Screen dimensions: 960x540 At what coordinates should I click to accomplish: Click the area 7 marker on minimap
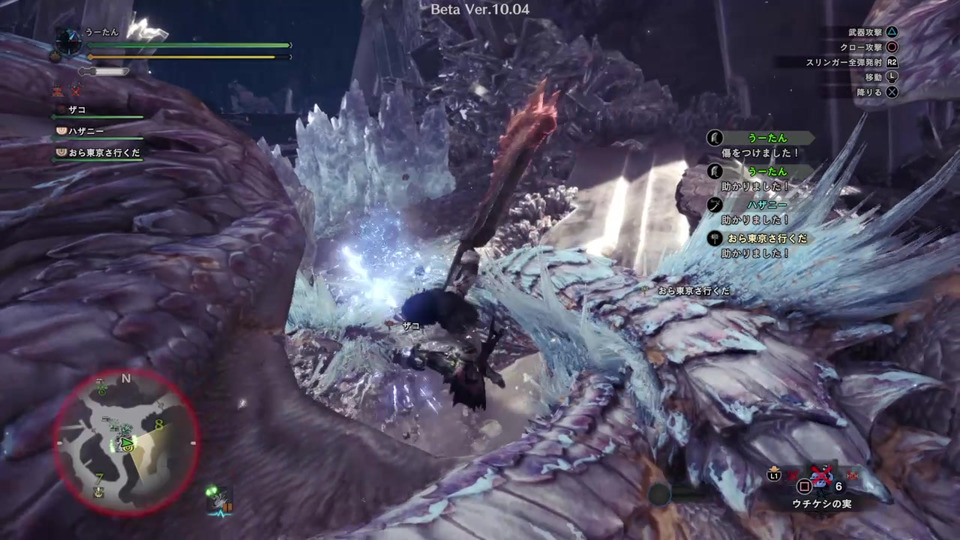[x=99, y=478]
